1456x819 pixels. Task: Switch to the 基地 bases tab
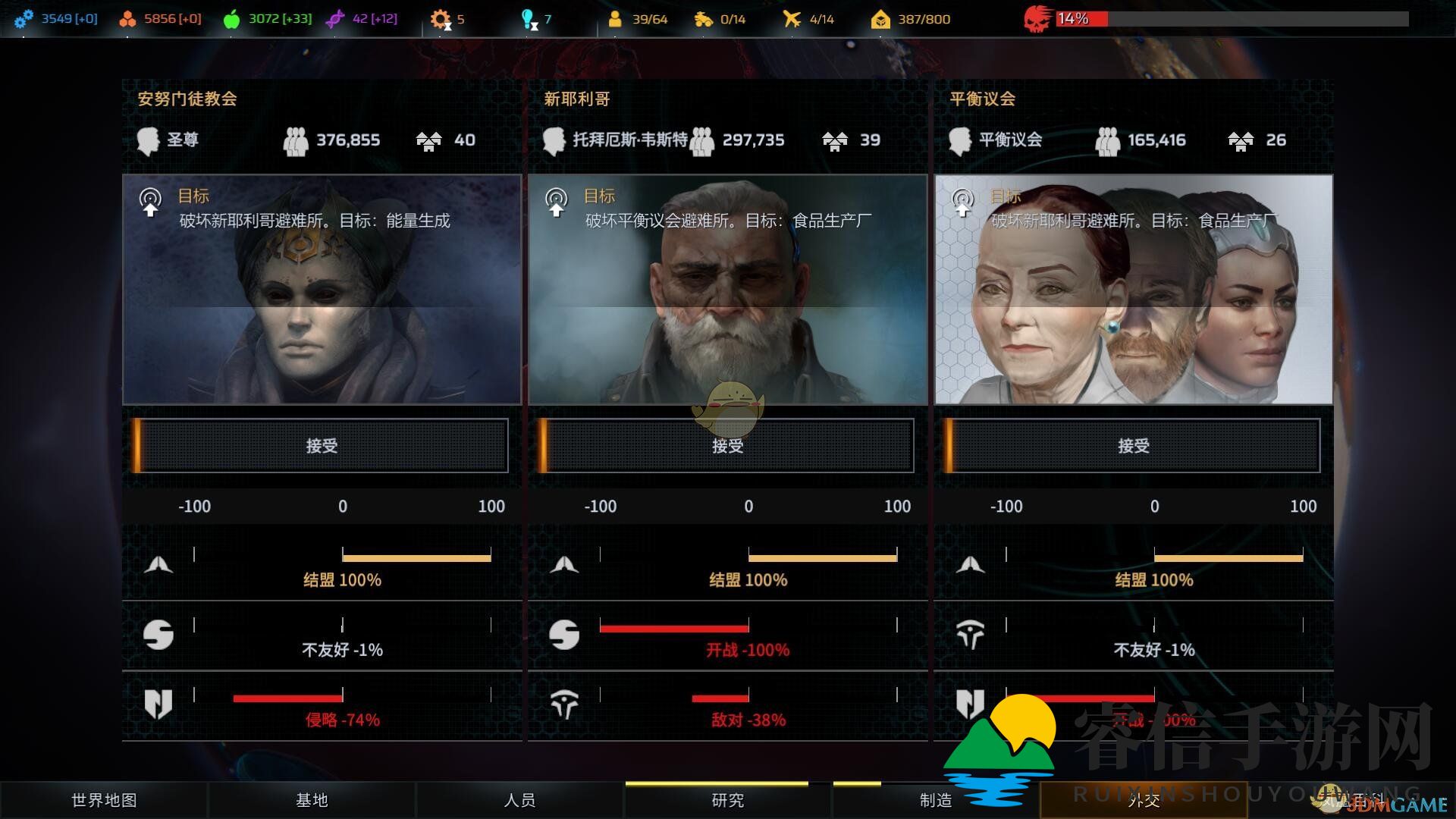312,800
